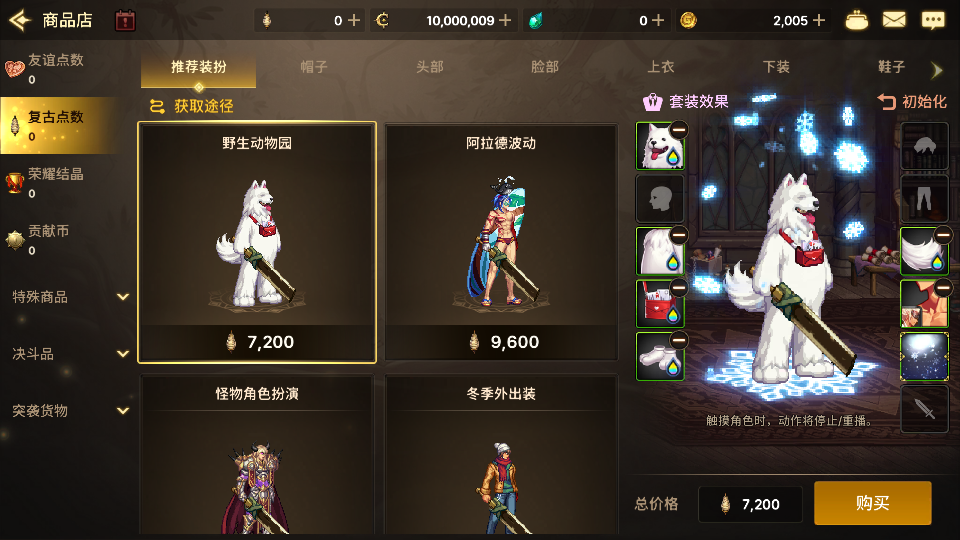Select the 怪物角色扮演 outfit card
Viewport: 960px width, 540px height.
tap(257, 455)
